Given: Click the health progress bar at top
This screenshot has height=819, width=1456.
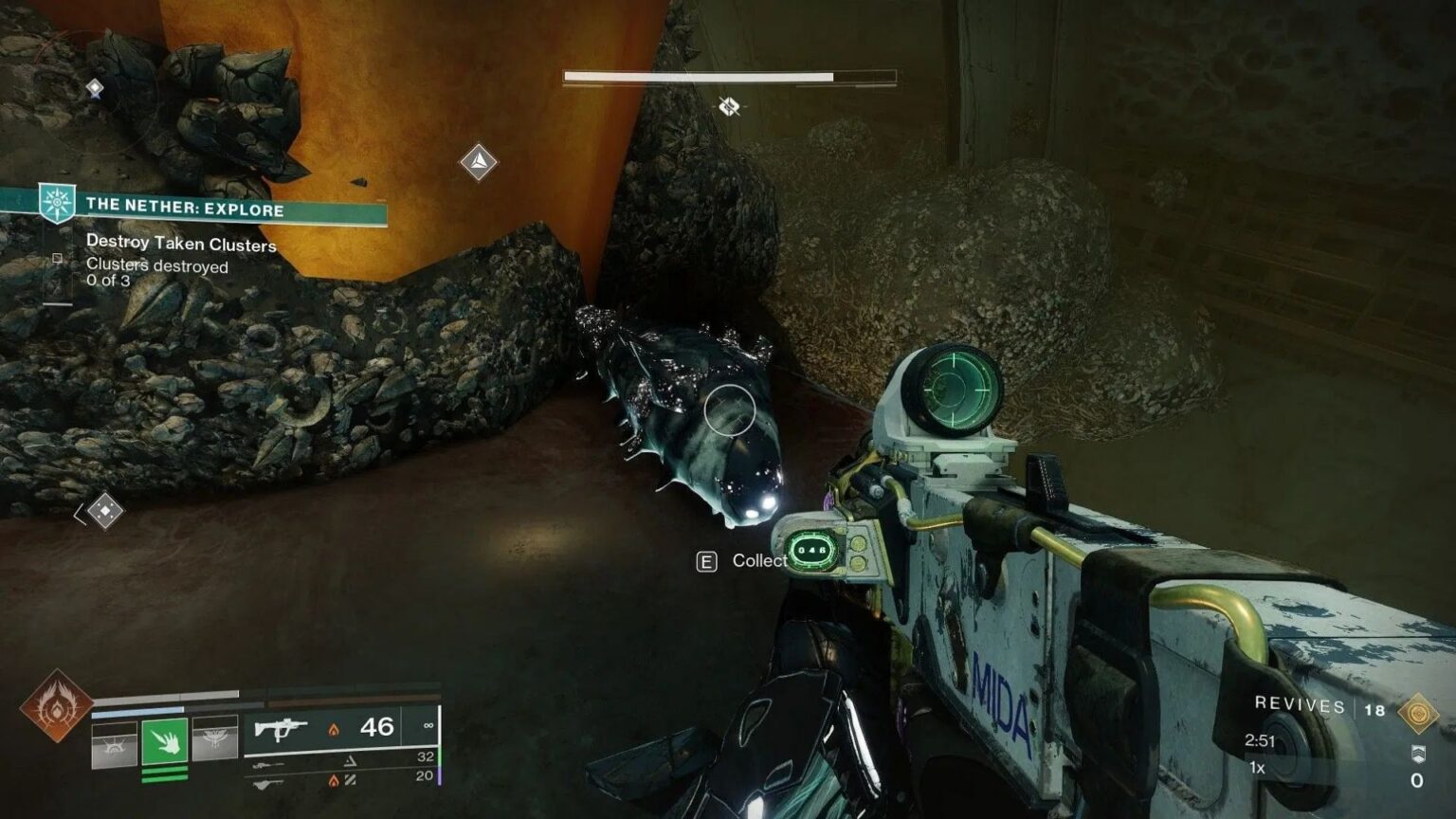Looking at the screenshot, I should click(701, 75).
